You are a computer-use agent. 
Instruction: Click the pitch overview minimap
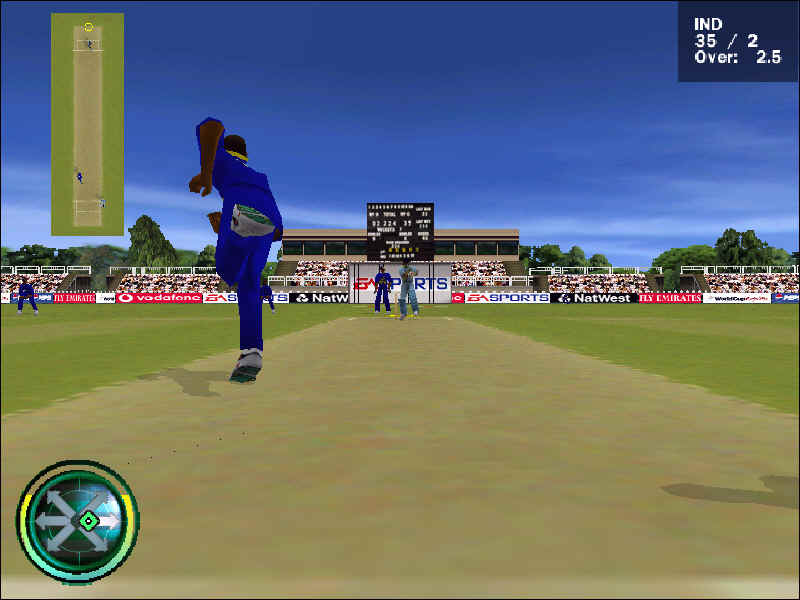tap(87, 124)
